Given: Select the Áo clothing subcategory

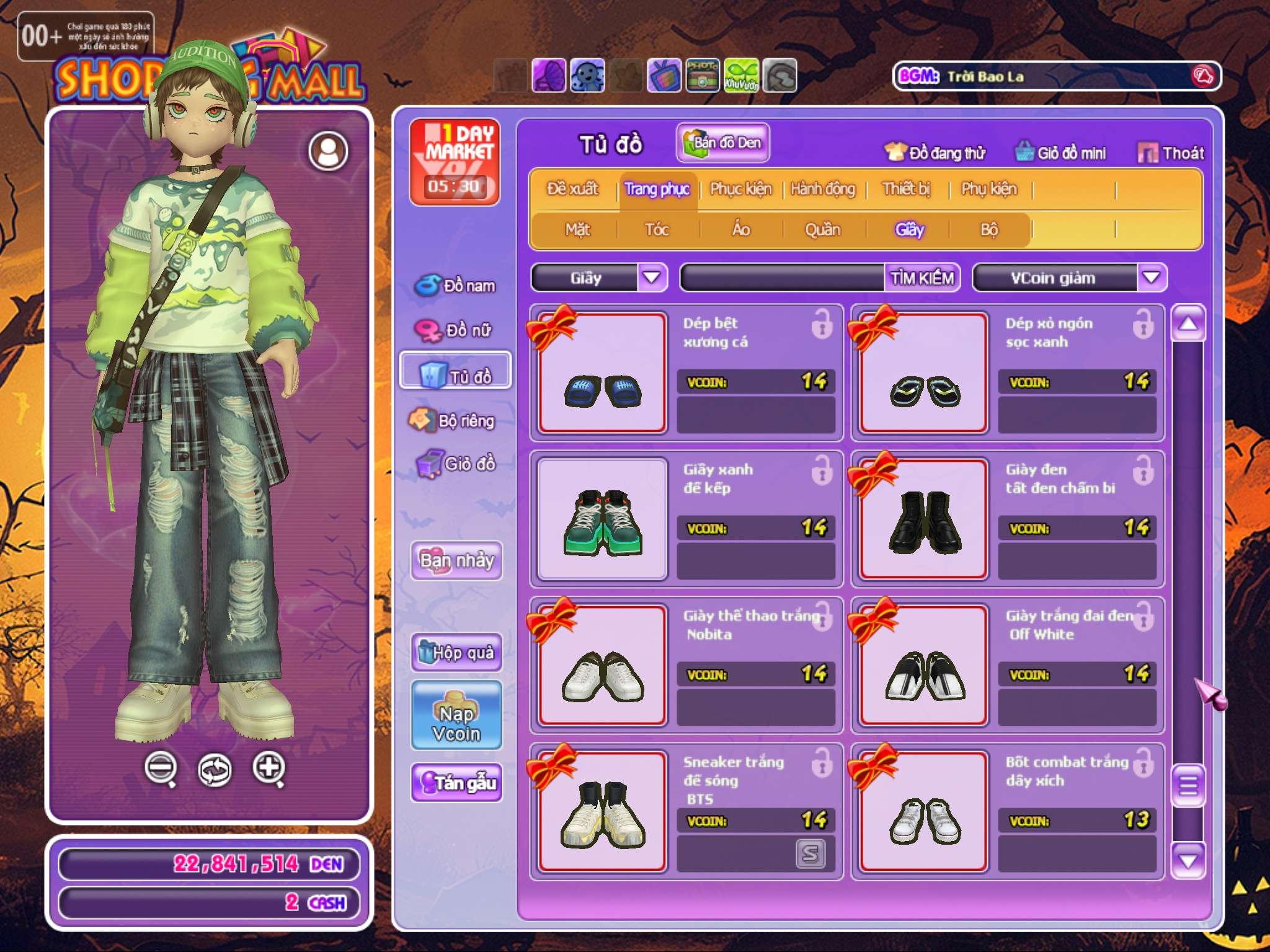Looking at the screenshot, I should point(741,229).
